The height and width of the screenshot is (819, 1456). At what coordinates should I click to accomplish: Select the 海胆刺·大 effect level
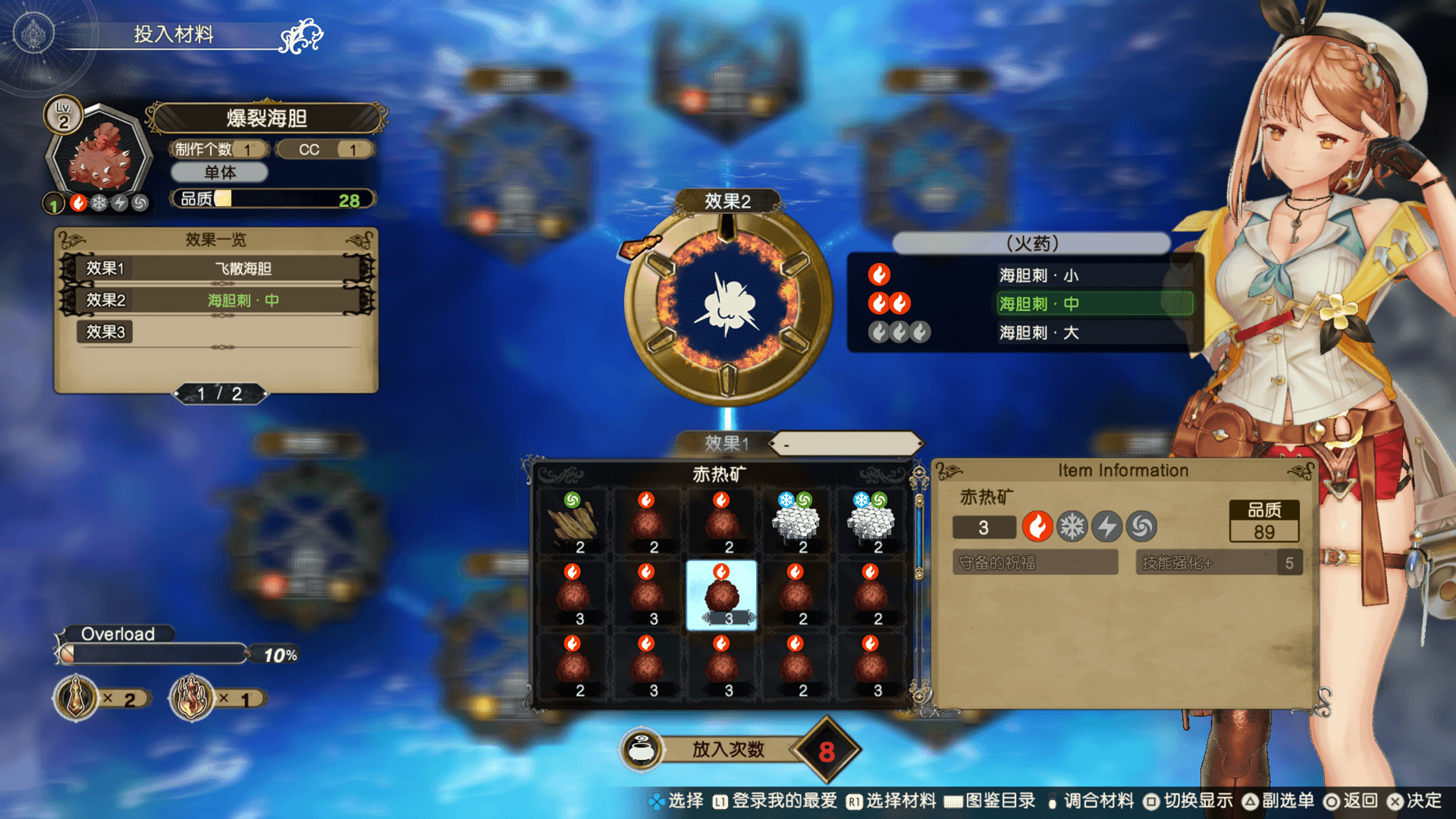tap(1037, 333)
